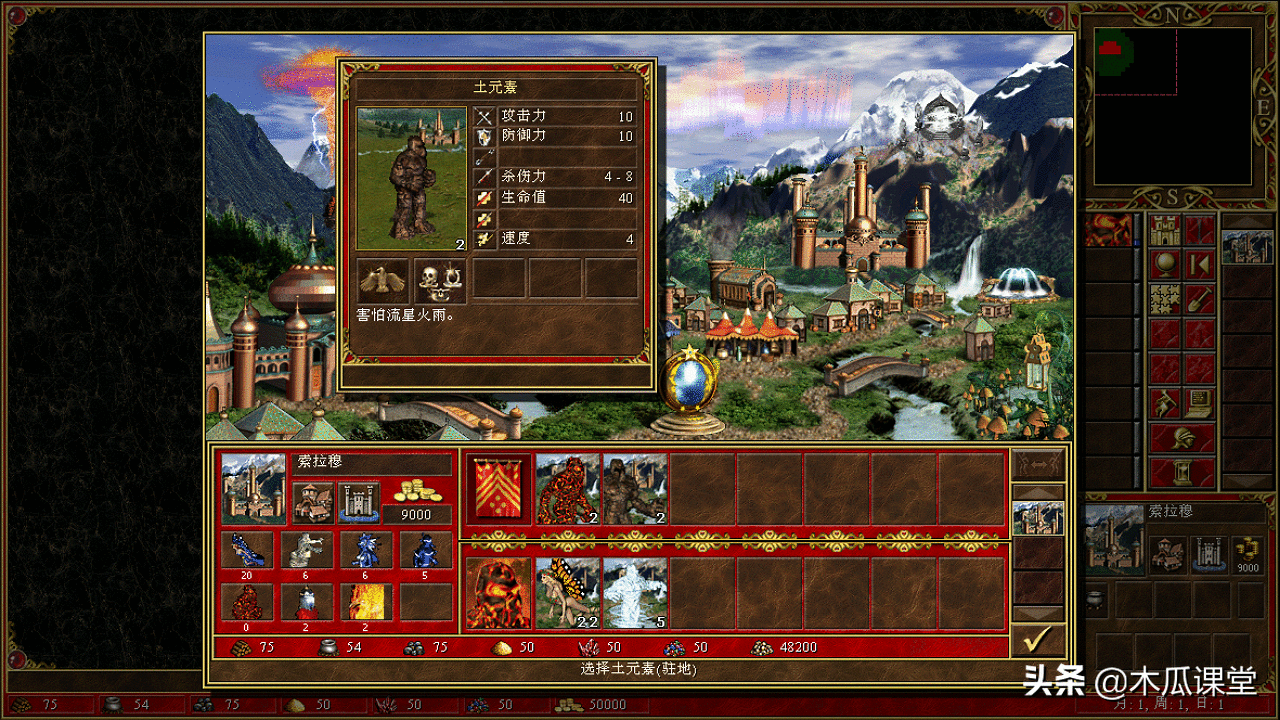The image size is (1280, 720).
Task: Click the creature growth icon showing 5
Action: [x=425, y=550]
